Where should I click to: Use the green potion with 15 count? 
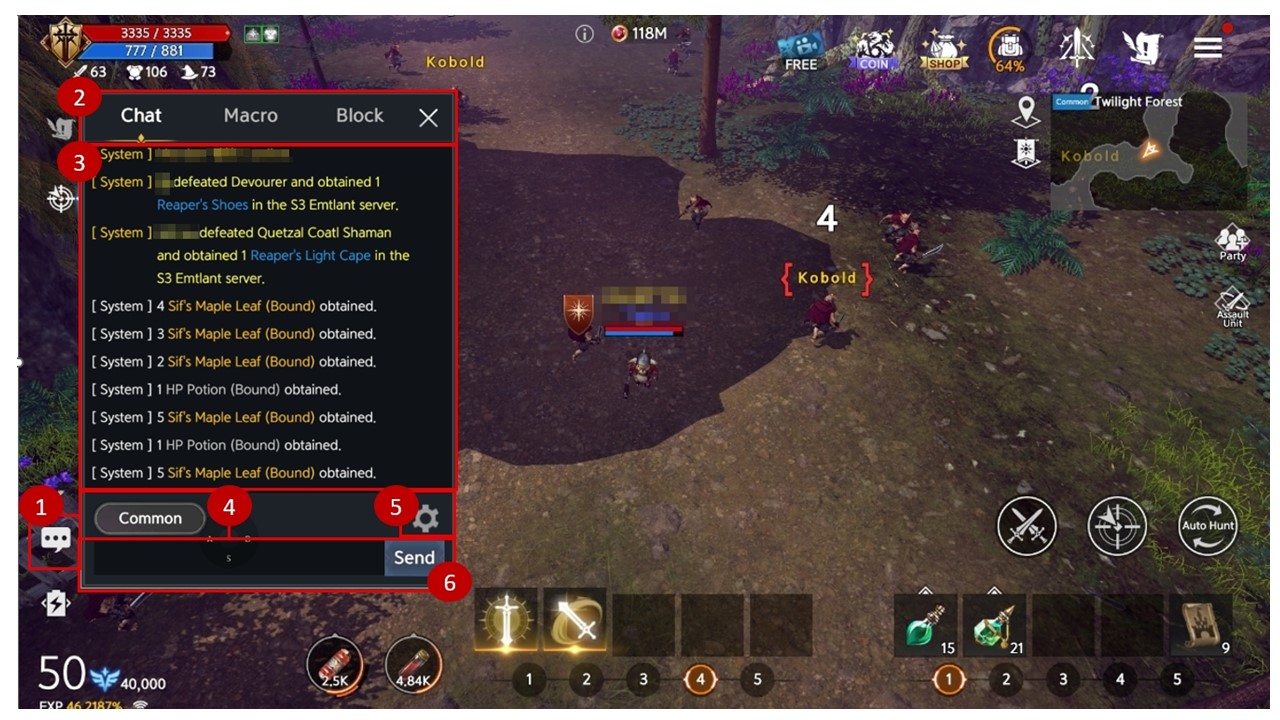(x=925, y=626)
